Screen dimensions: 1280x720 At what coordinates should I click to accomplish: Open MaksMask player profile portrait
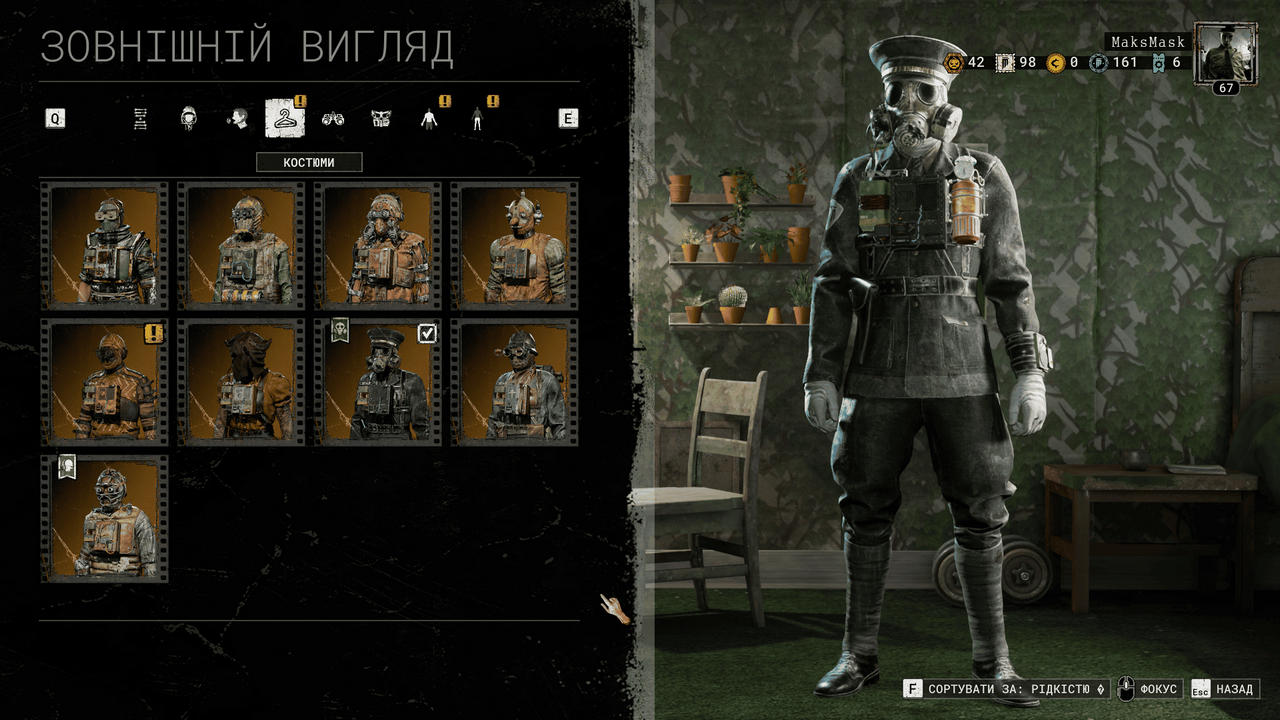[x=1226, y=57]
